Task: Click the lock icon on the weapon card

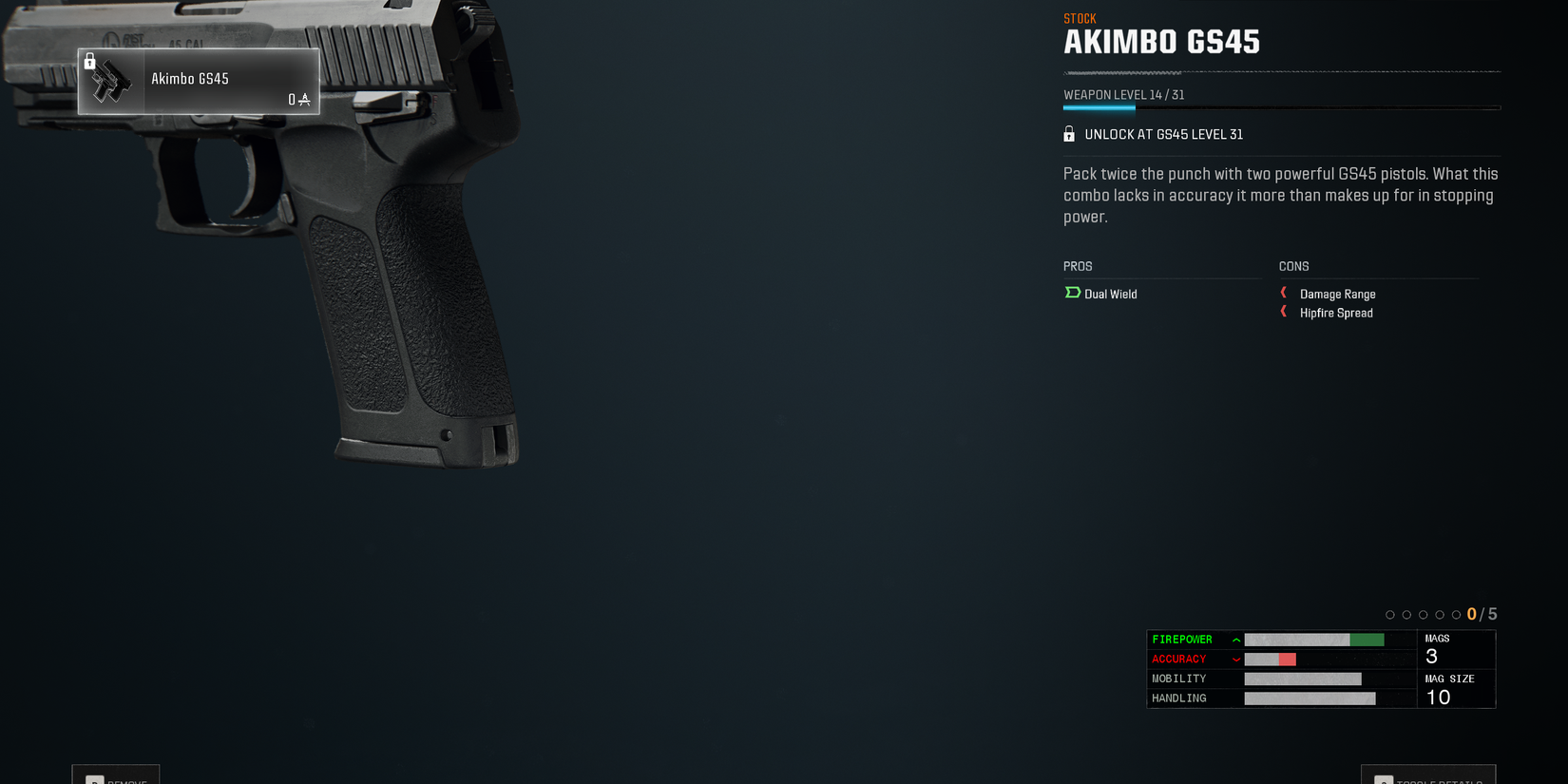Action: pyautogui.click(x=90, y=61)
